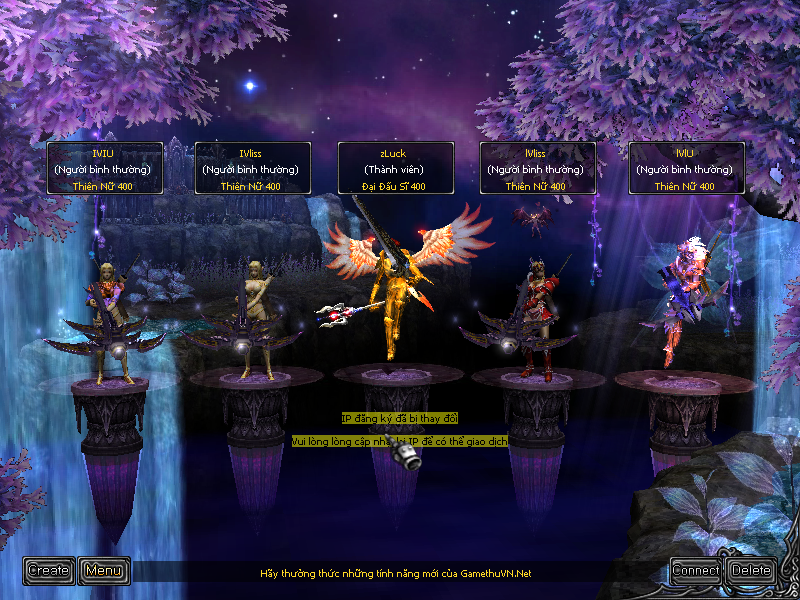Image resolution: width=800 pixels, height=600 pixels.
Task: Open the Menu button
Action: click(x=104, y=571)
